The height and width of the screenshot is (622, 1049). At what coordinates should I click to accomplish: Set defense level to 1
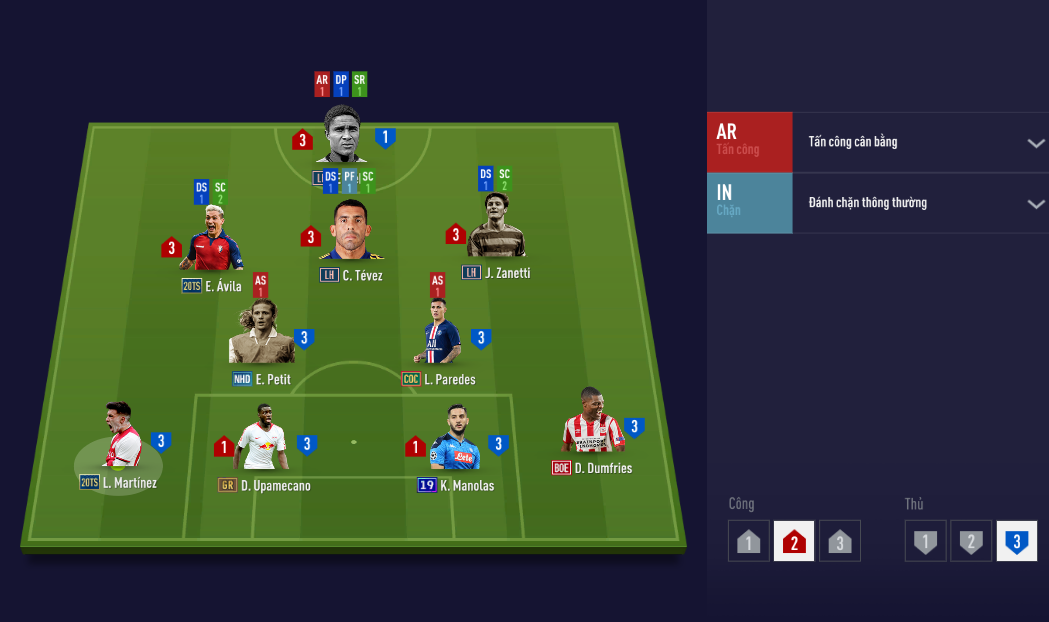click(926, 542)
